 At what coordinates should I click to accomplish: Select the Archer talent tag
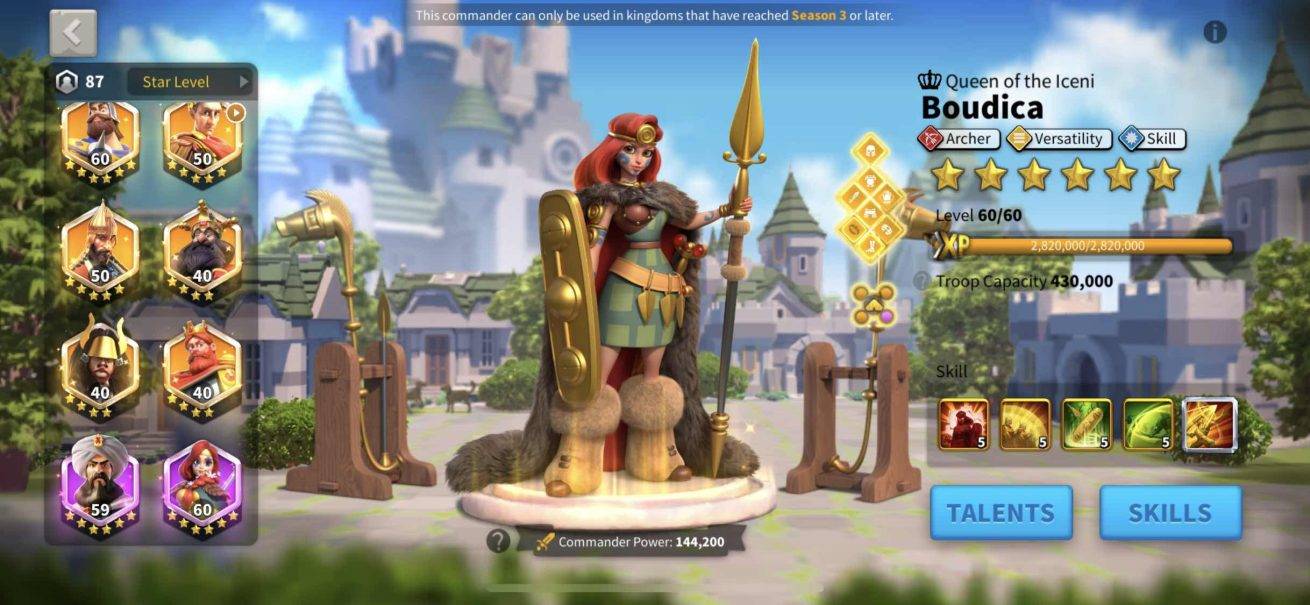(958, 139)
